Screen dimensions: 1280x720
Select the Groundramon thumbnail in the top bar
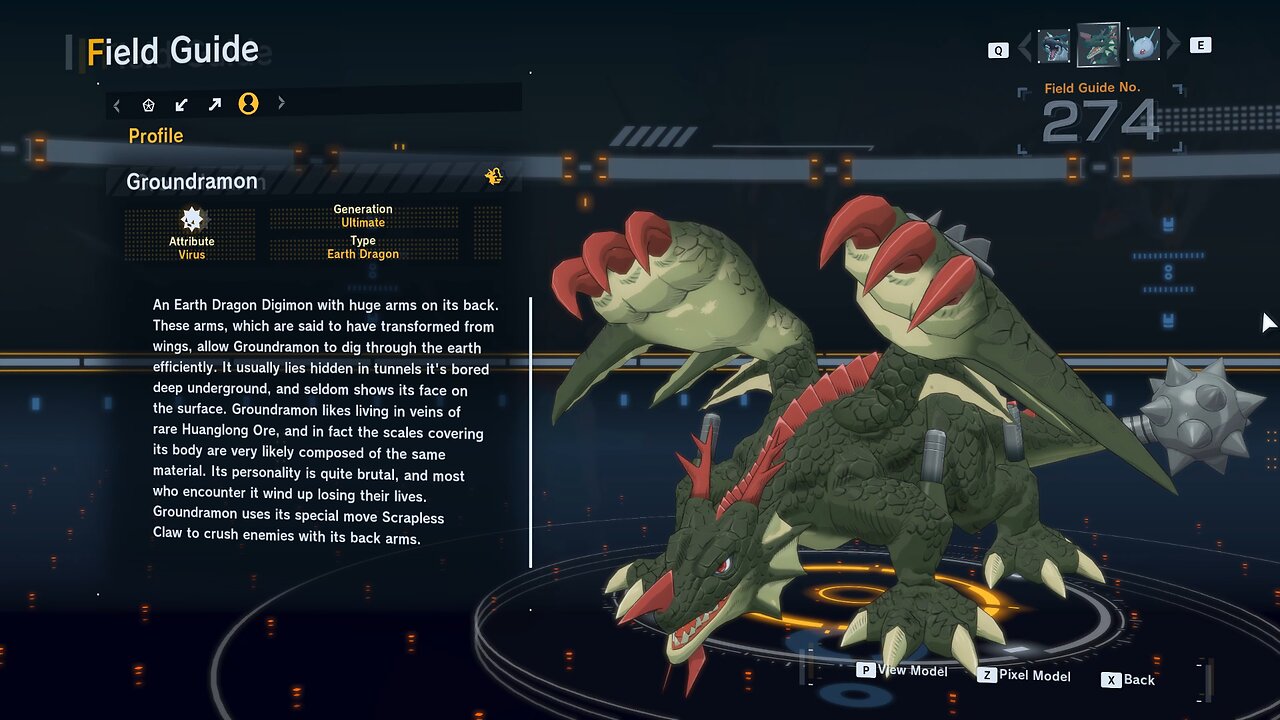[x=1098, y=45]
